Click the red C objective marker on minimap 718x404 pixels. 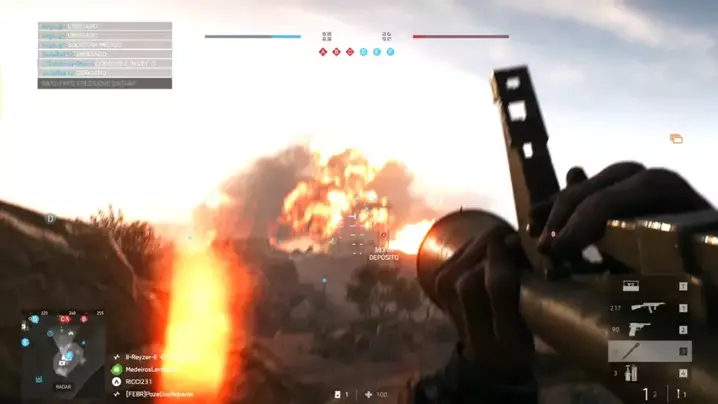point(65,319)
